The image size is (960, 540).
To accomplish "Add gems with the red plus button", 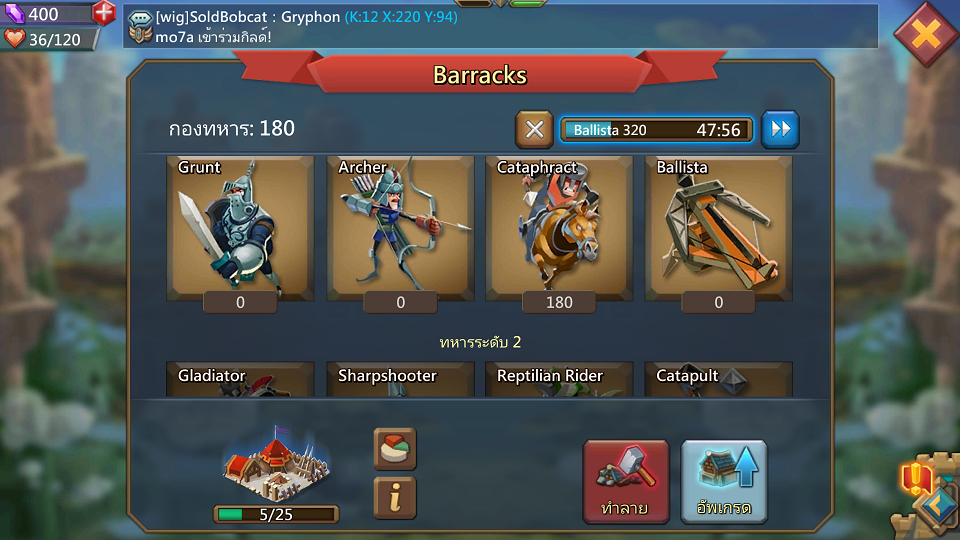I will 104,14.
